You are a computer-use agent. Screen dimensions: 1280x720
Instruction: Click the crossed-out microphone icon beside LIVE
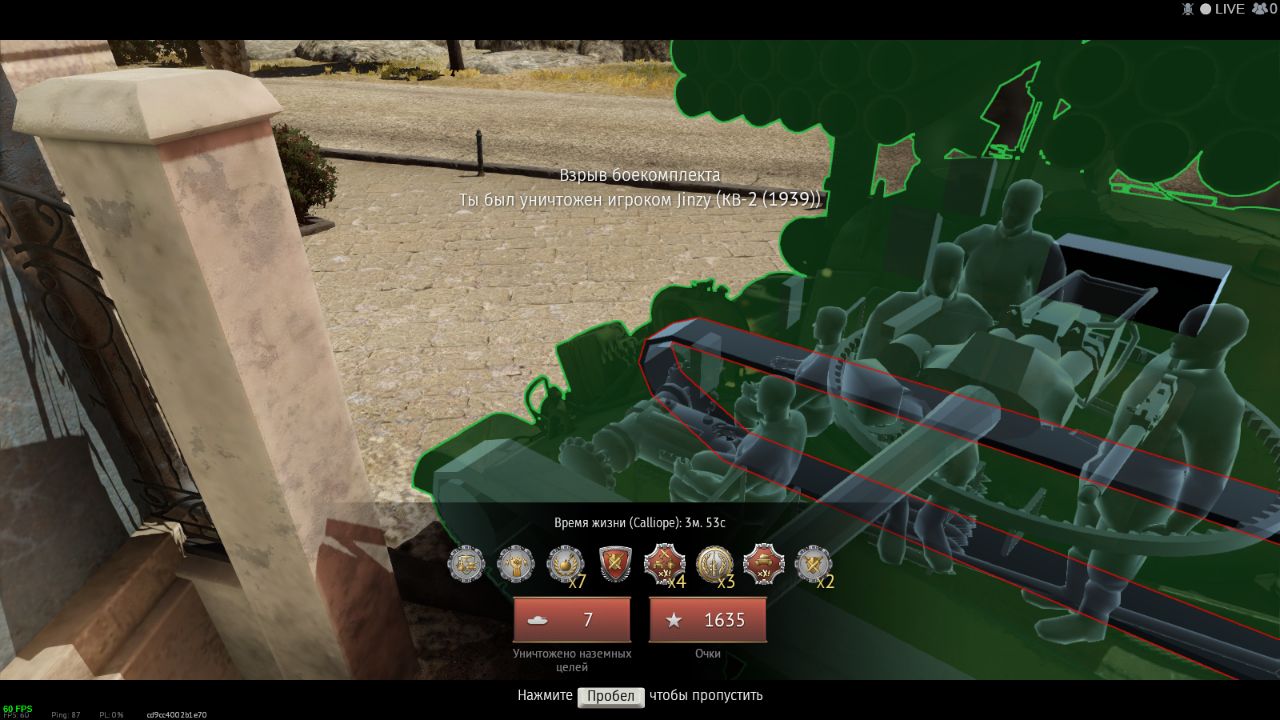pyautogui.click(x=1188, y=9)
